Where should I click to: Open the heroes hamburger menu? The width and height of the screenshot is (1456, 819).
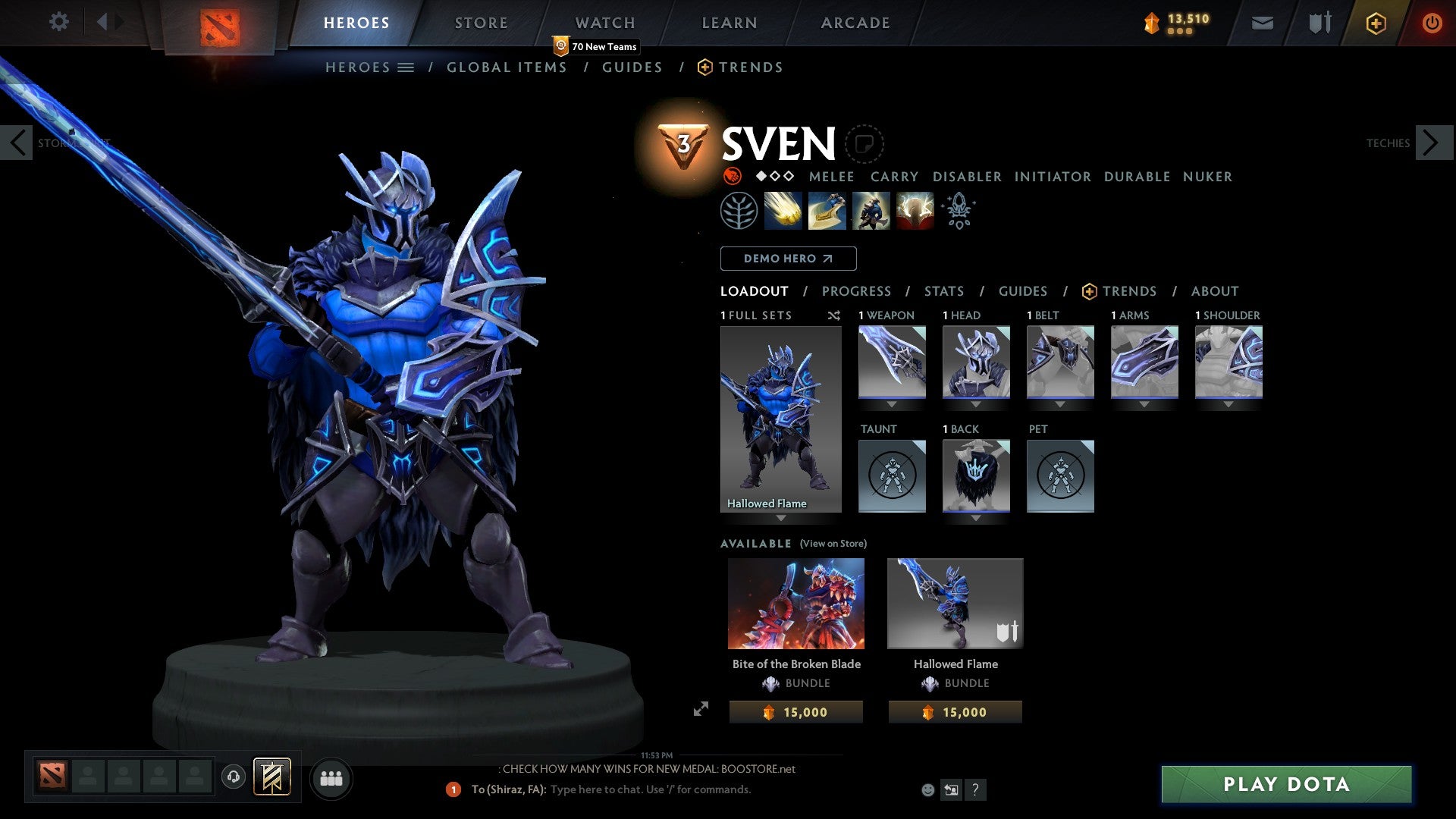pyautogui.click(x=406, y=67)
